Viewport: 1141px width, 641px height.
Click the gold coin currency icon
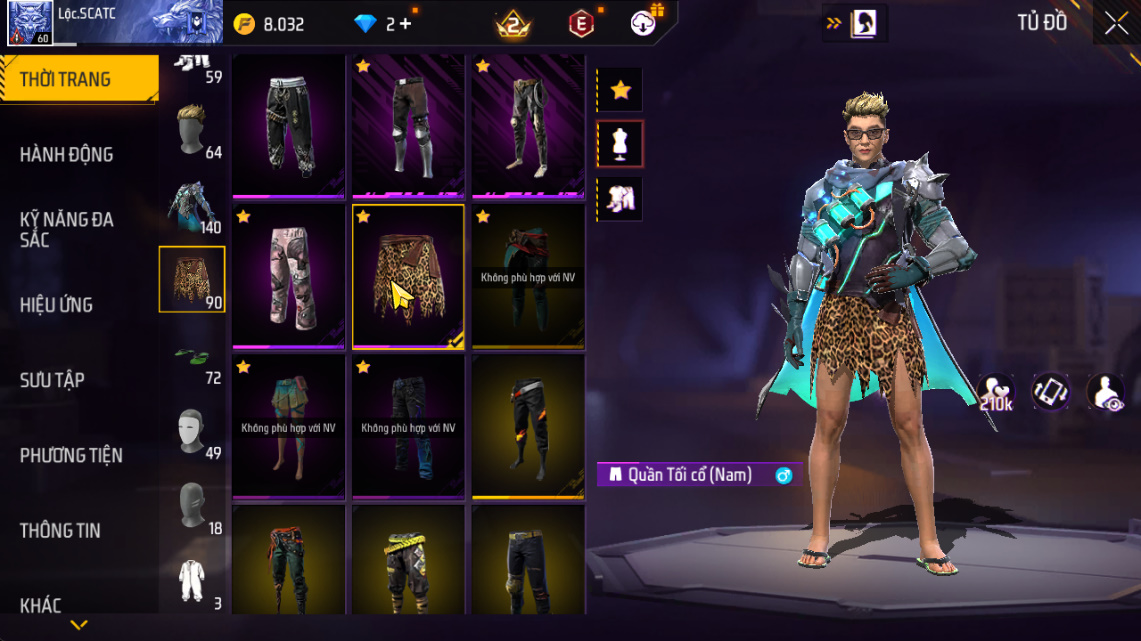click(x=244, y=24)
